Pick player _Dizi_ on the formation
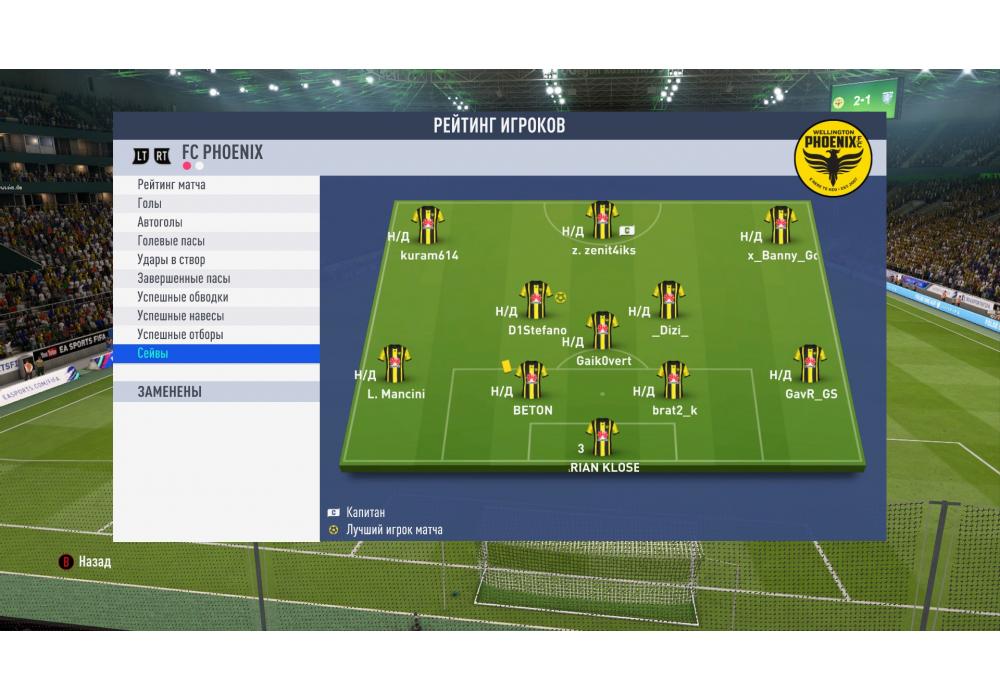The width and height of the screenshot is (1000, 700). pyautogui.click(x=669, y=302)
